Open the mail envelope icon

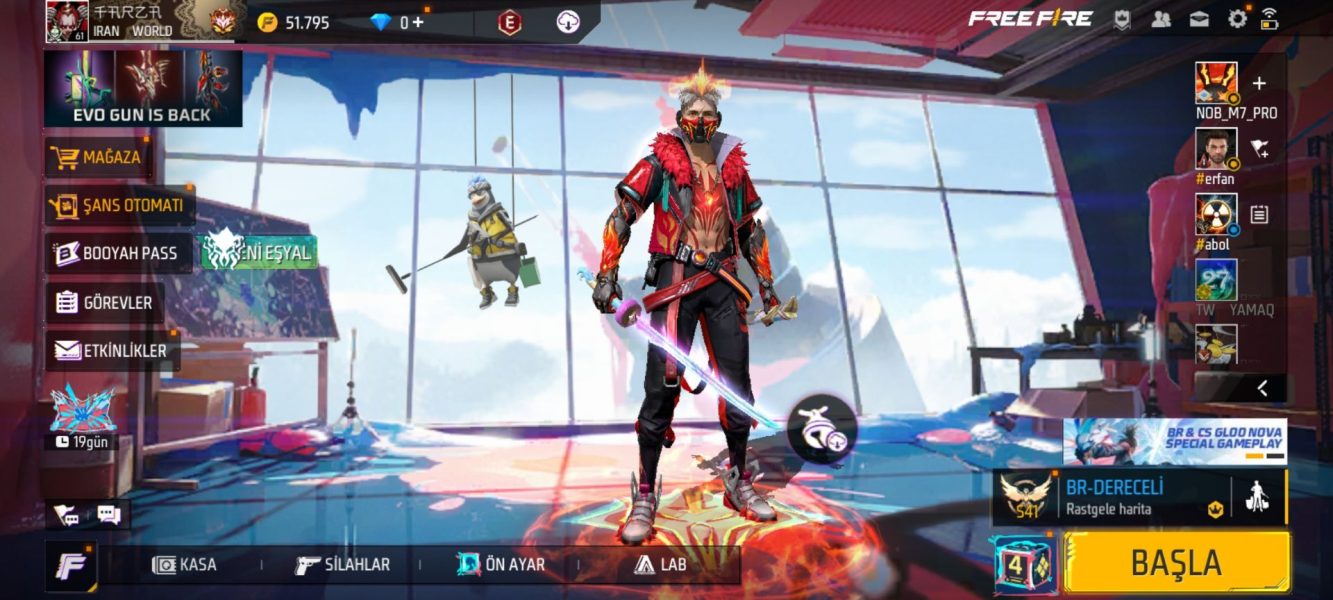click(1199, 18)
